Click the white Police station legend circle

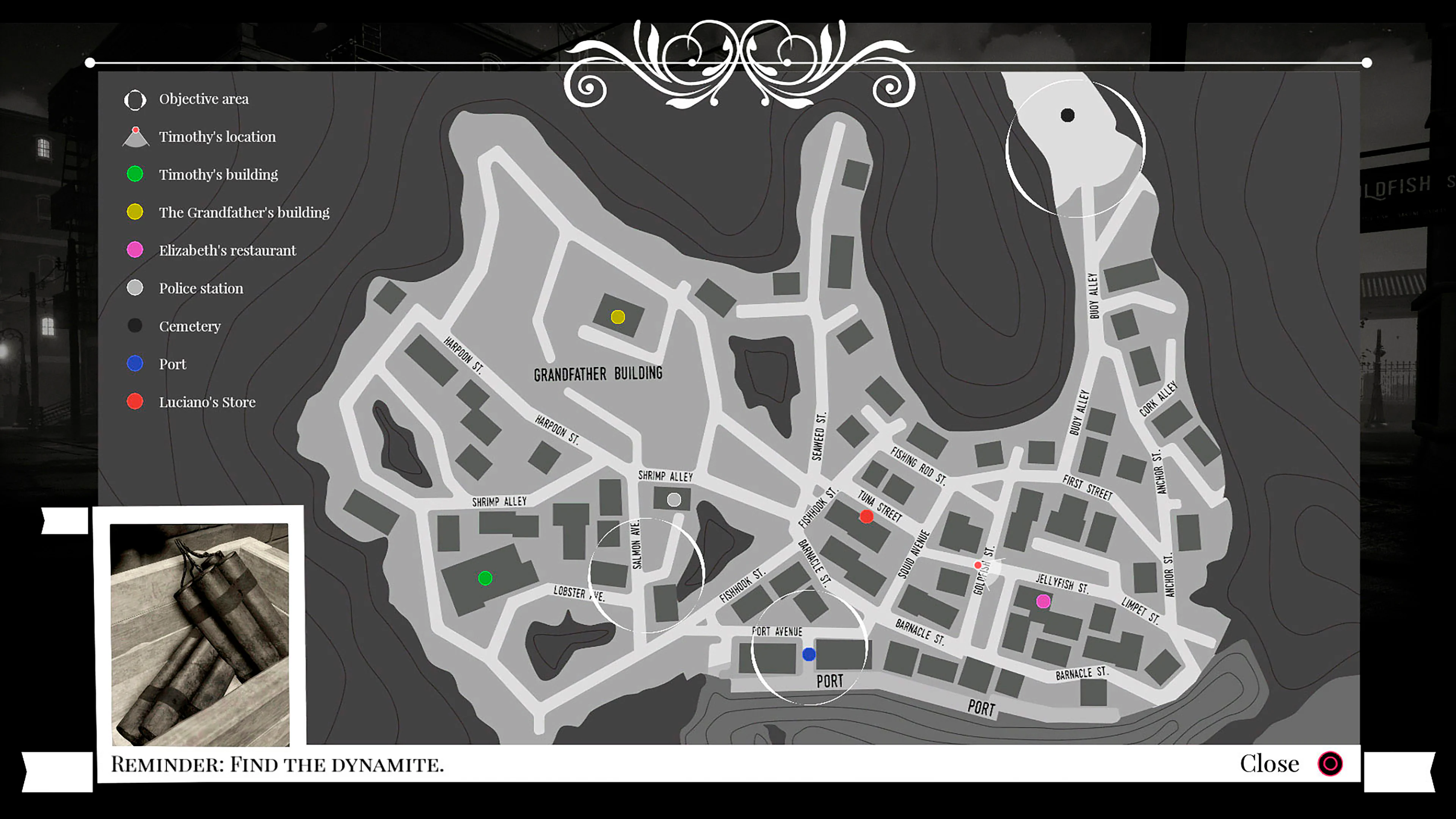pyautogui.click(x=135, y=288)
